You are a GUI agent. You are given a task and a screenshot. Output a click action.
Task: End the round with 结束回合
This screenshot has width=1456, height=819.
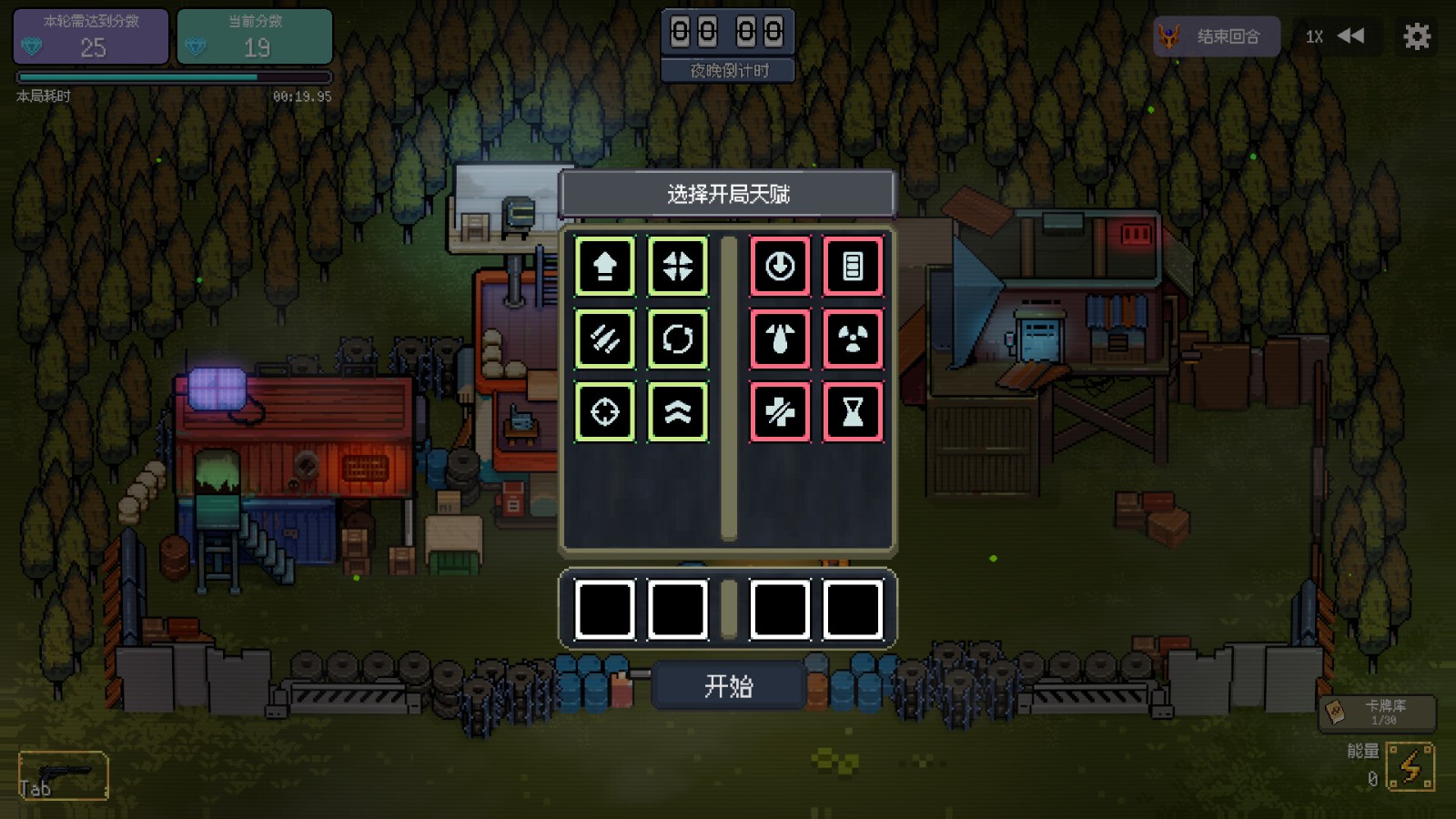tap(1216, 36)
